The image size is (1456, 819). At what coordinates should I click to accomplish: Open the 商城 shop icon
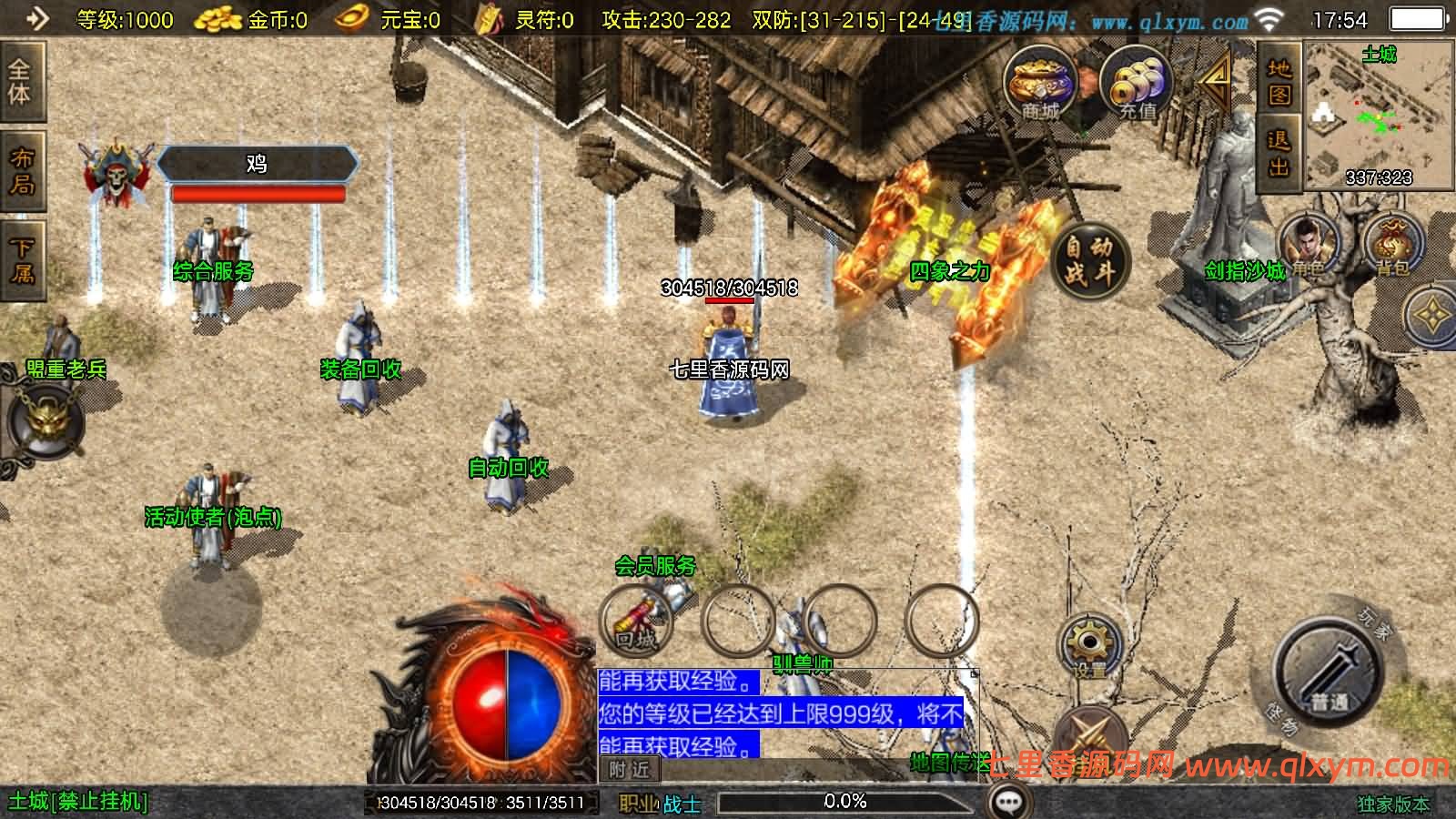point(1040,85)
